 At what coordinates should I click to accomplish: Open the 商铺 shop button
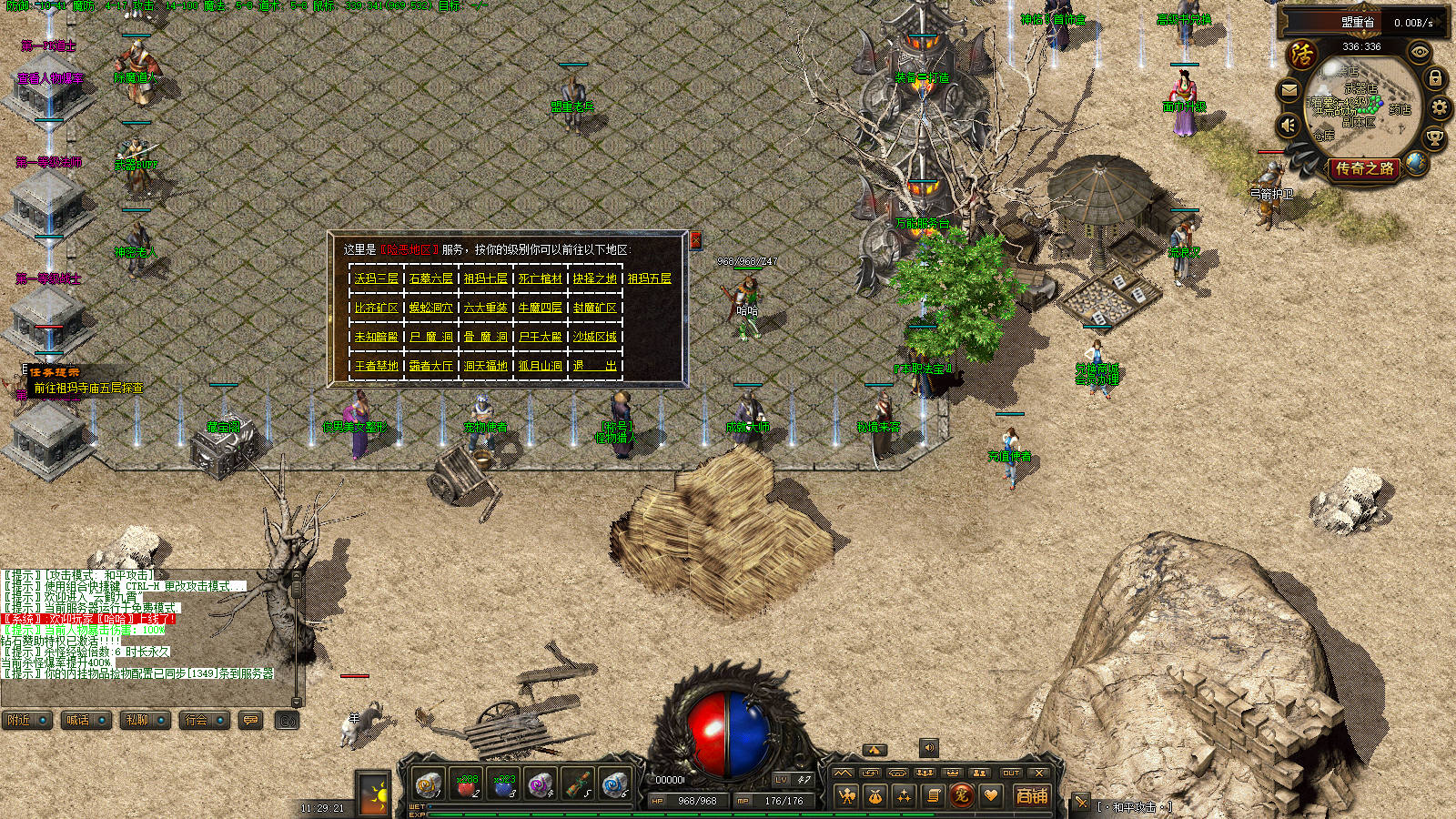[1032, 795]
